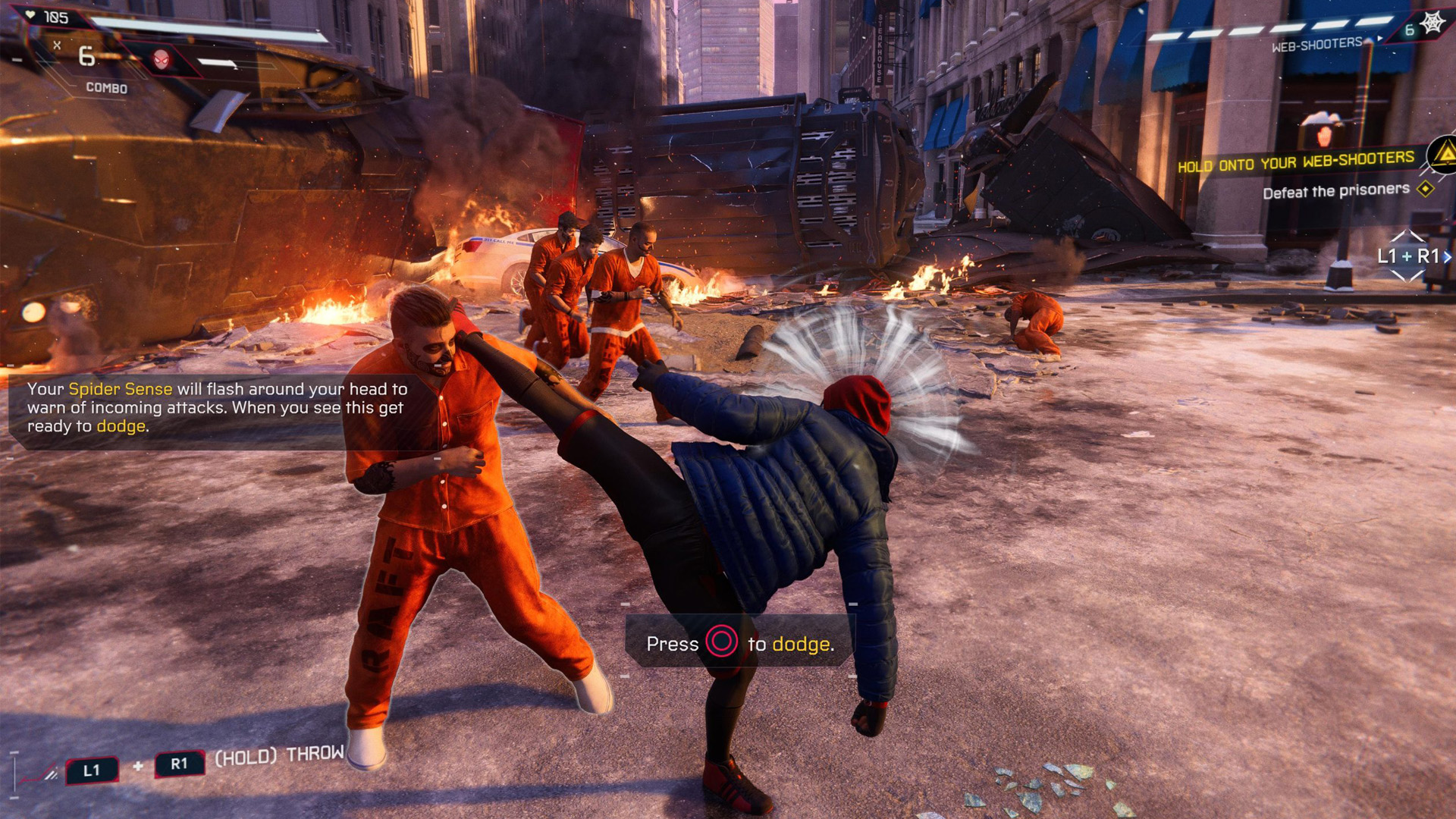Open the Hold Onto Your Web-Shooters mission tracker
Screen dimensions: 1456x819
[x=1295, y=161]
